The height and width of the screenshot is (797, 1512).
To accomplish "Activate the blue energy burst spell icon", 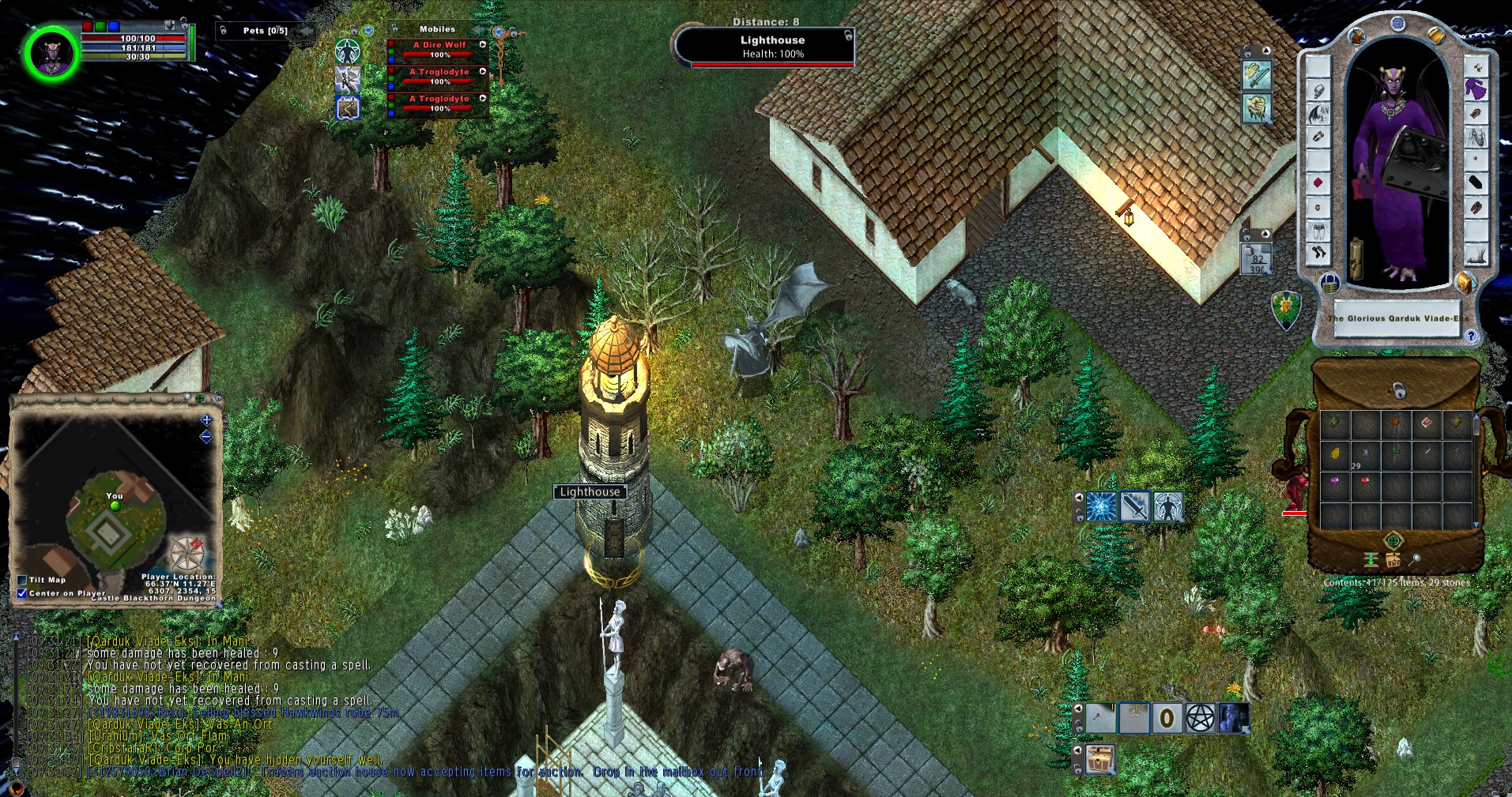I will tap(1101, 507).
